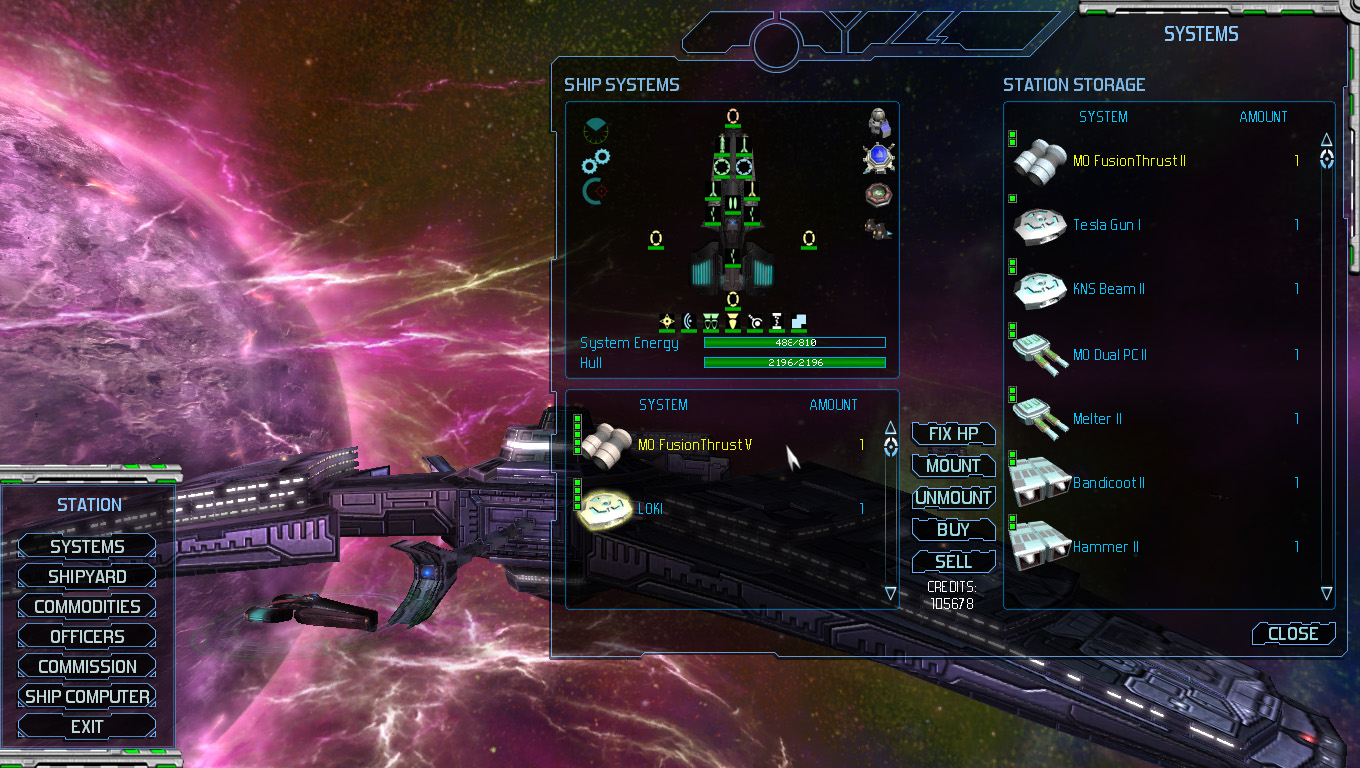Click the cargo blocks slot icon
This screenshot has height=768, width=1360.
799,322
